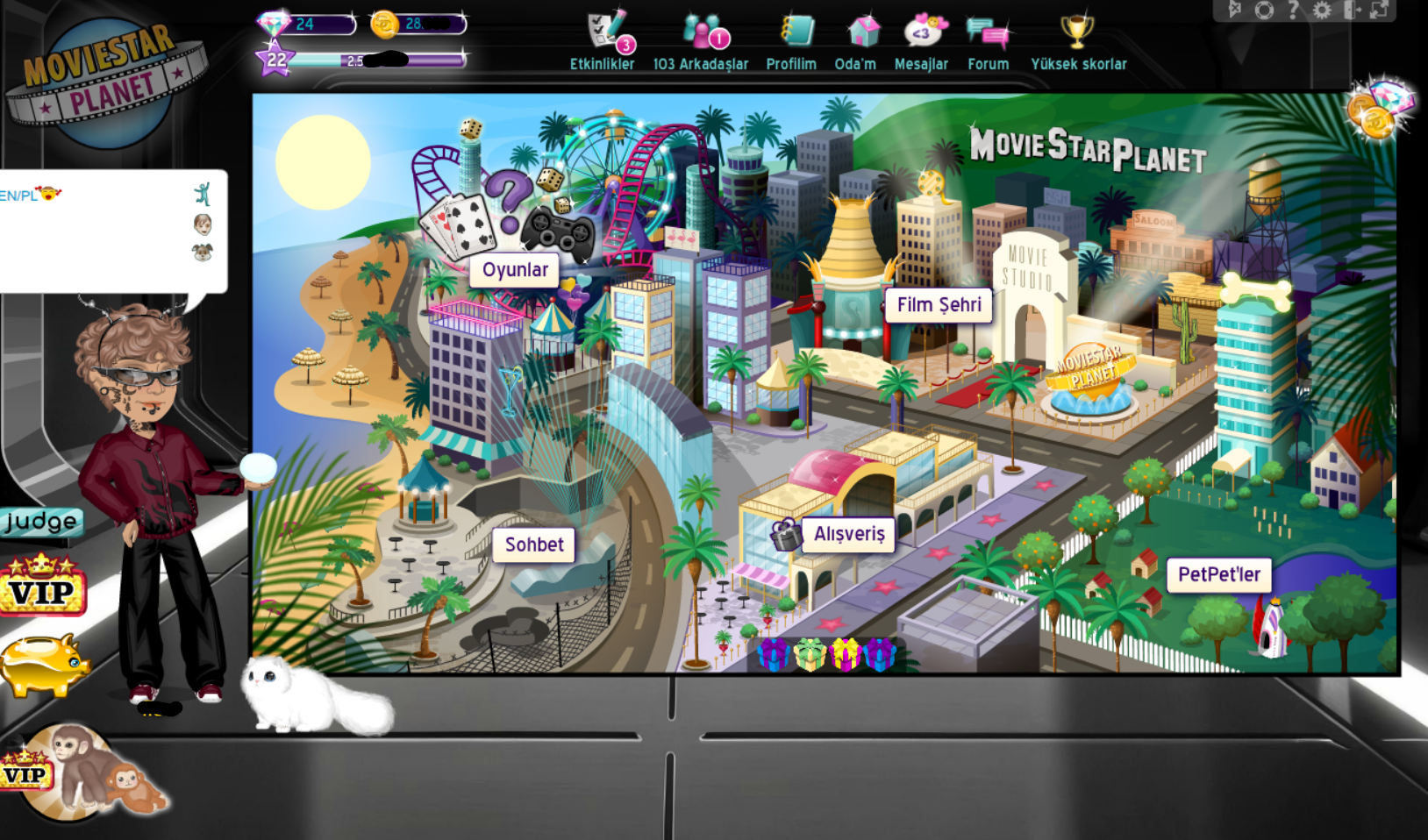Toggle fullscreen with the arrows icon

[1380, 11]
